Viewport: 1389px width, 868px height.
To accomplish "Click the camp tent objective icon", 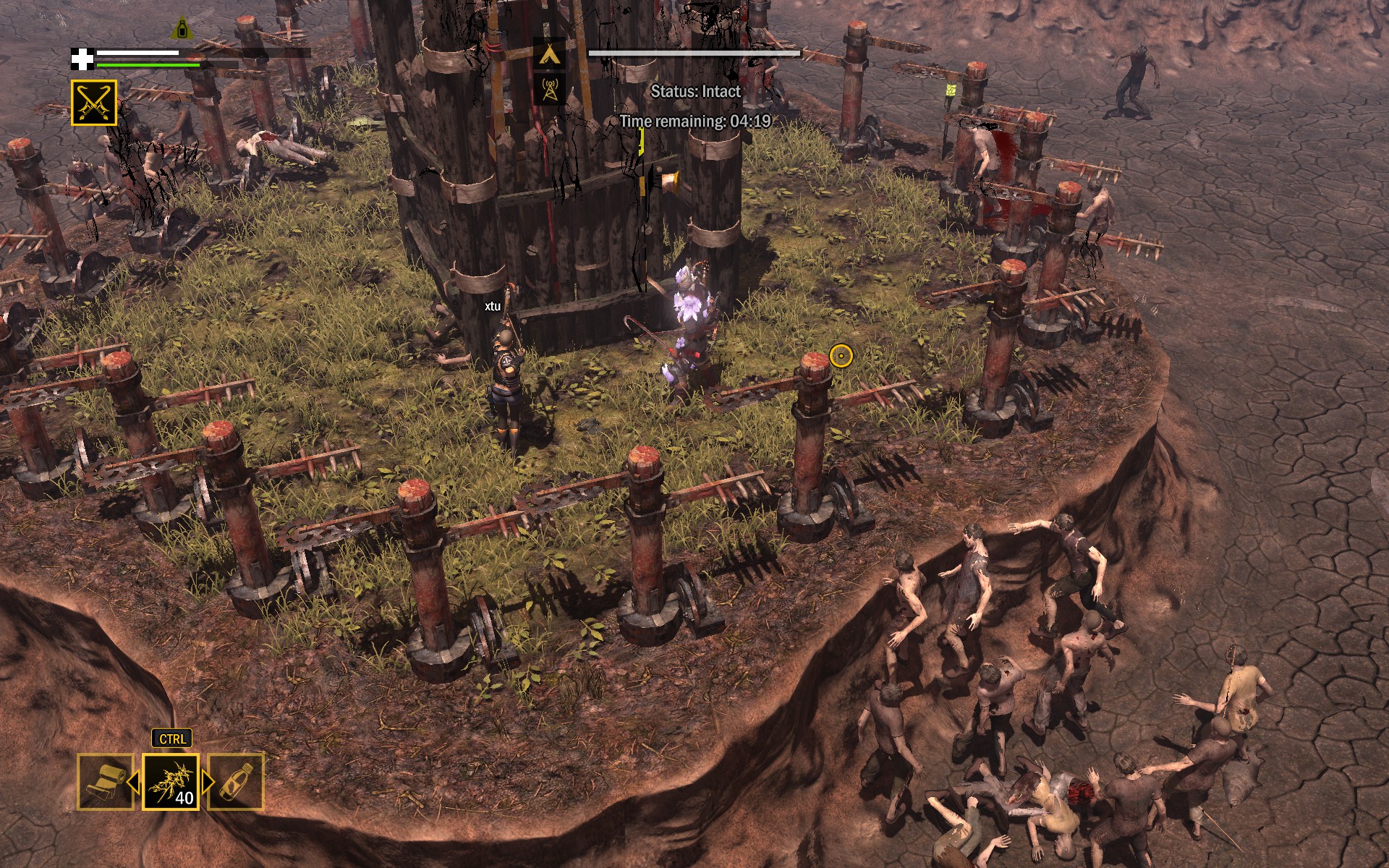I will (x=549, y=54).
